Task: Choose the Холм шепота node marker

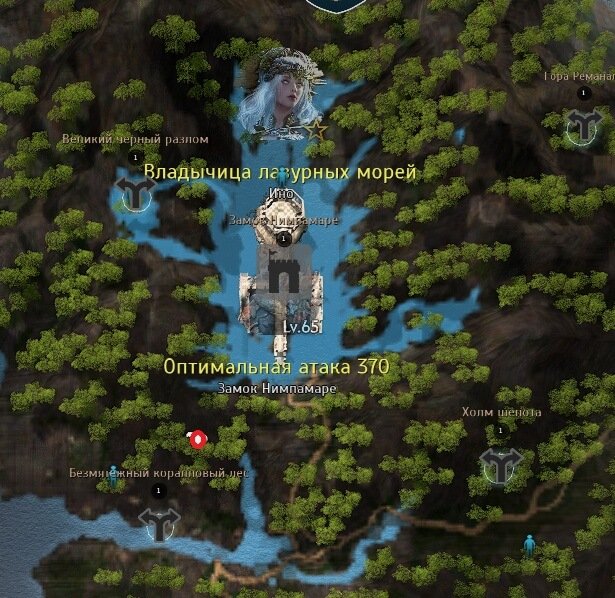Action: (x=500, y=463)
